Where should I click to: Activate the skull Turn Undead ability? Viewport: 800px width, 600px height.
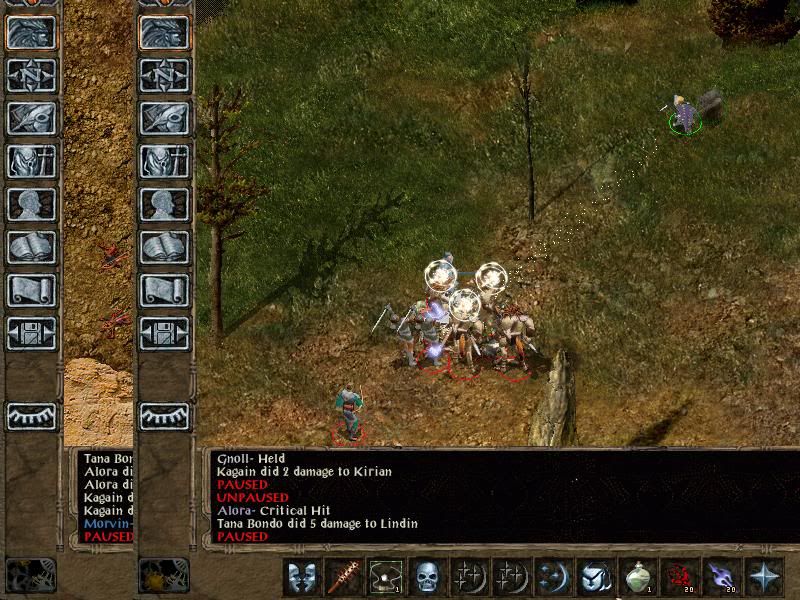[428, 576]
